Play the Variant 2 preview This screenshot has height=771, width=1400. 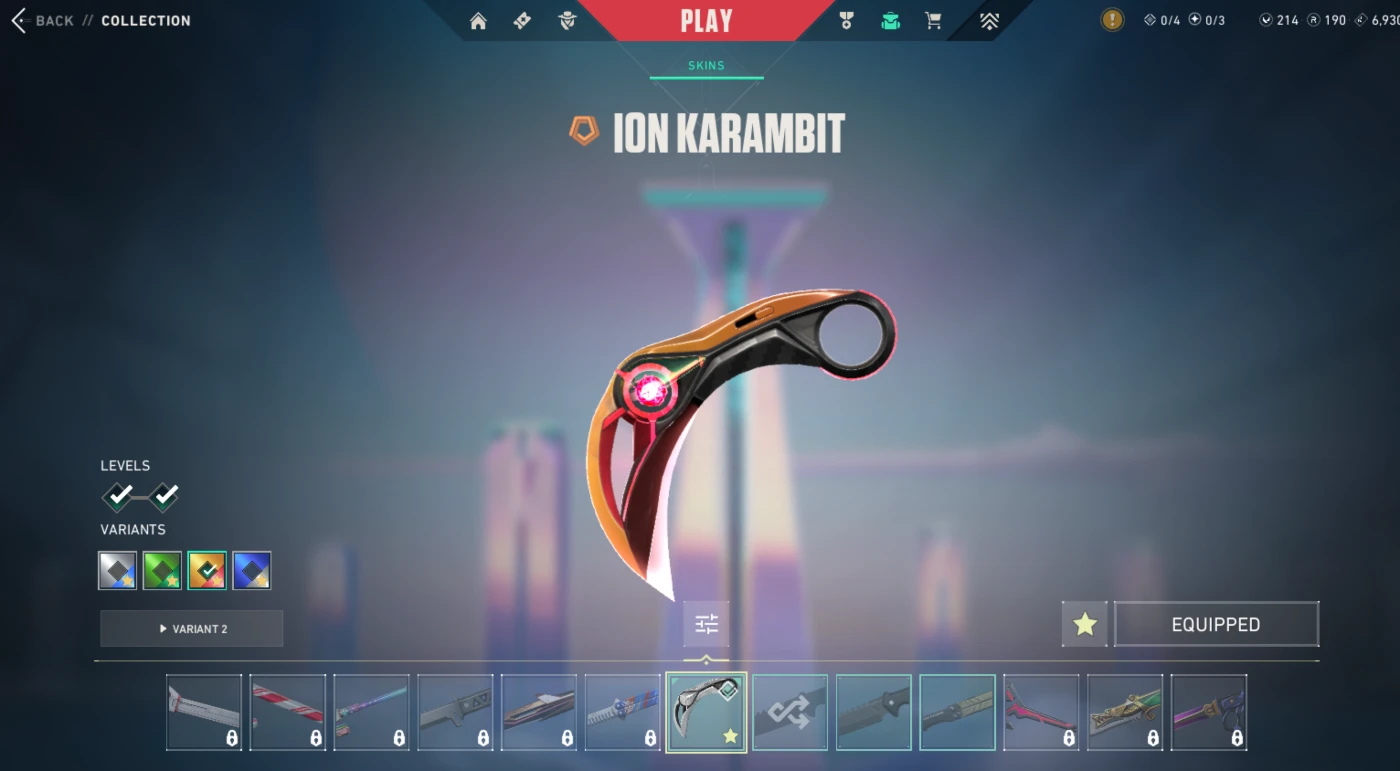coord(192,629)
